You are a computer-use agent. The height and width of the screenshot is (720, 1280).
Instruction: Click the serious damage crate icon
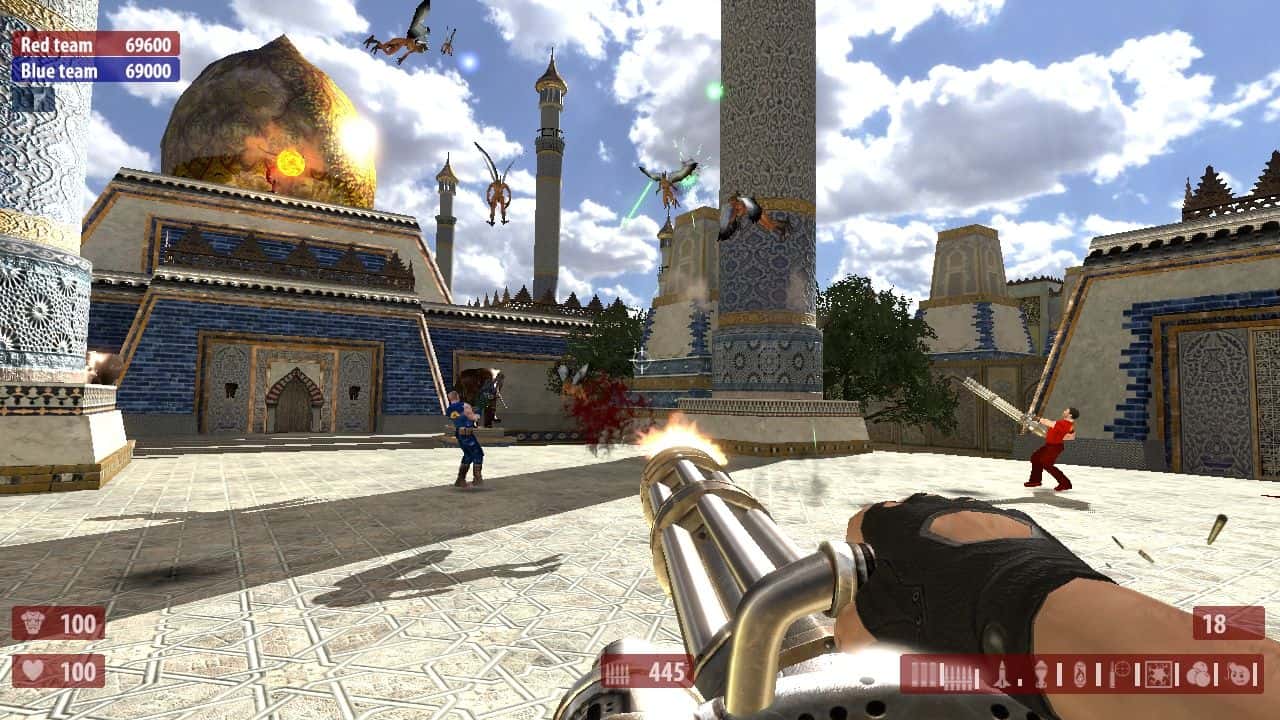(1159, 672)
